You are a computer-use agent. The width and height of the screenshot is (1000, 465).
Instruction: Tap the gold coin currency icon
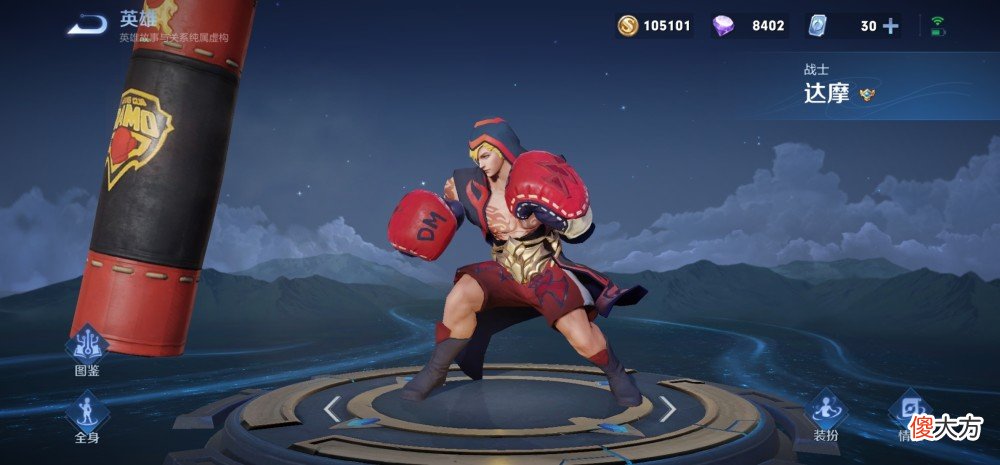(x=628, y=26)
